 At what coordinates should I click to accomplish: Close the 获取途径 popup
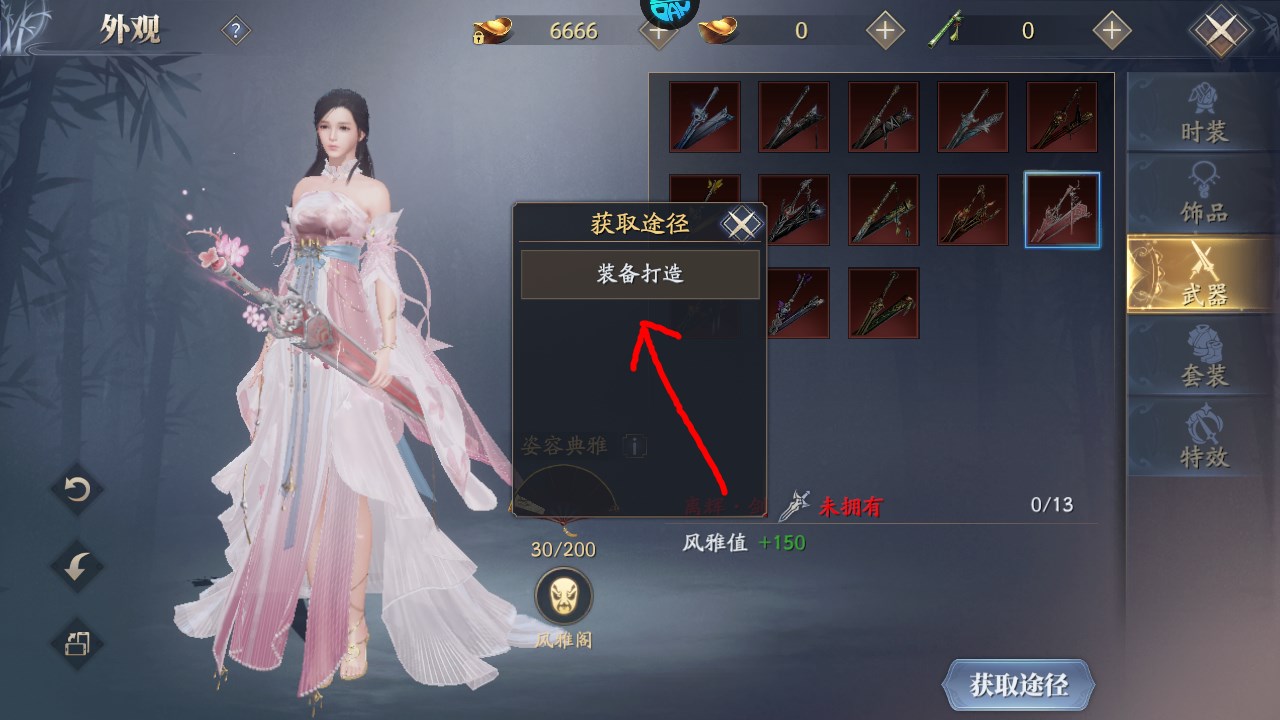(x=741, y=224)
